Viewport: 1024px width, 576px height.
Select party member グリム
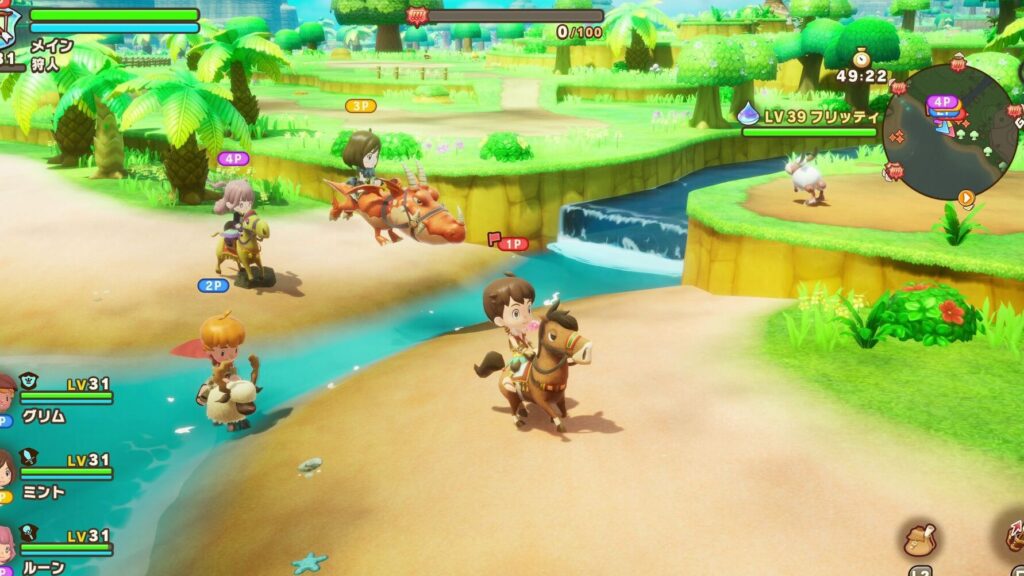(45, 416)
